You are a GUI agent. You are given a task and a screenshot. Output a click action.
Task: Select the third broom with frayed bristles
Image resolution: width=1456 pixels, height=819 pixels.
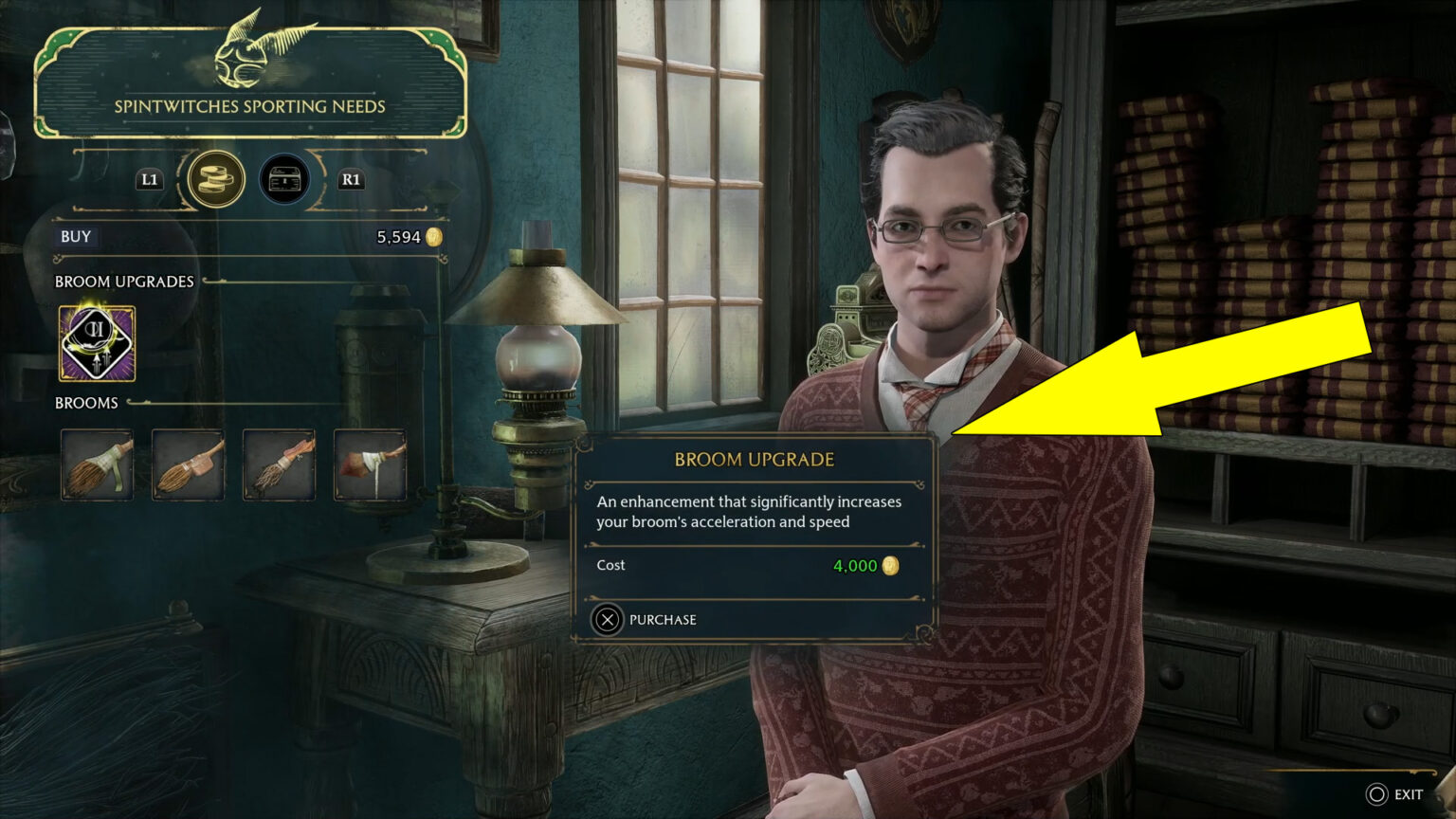(x=279, y=464)
